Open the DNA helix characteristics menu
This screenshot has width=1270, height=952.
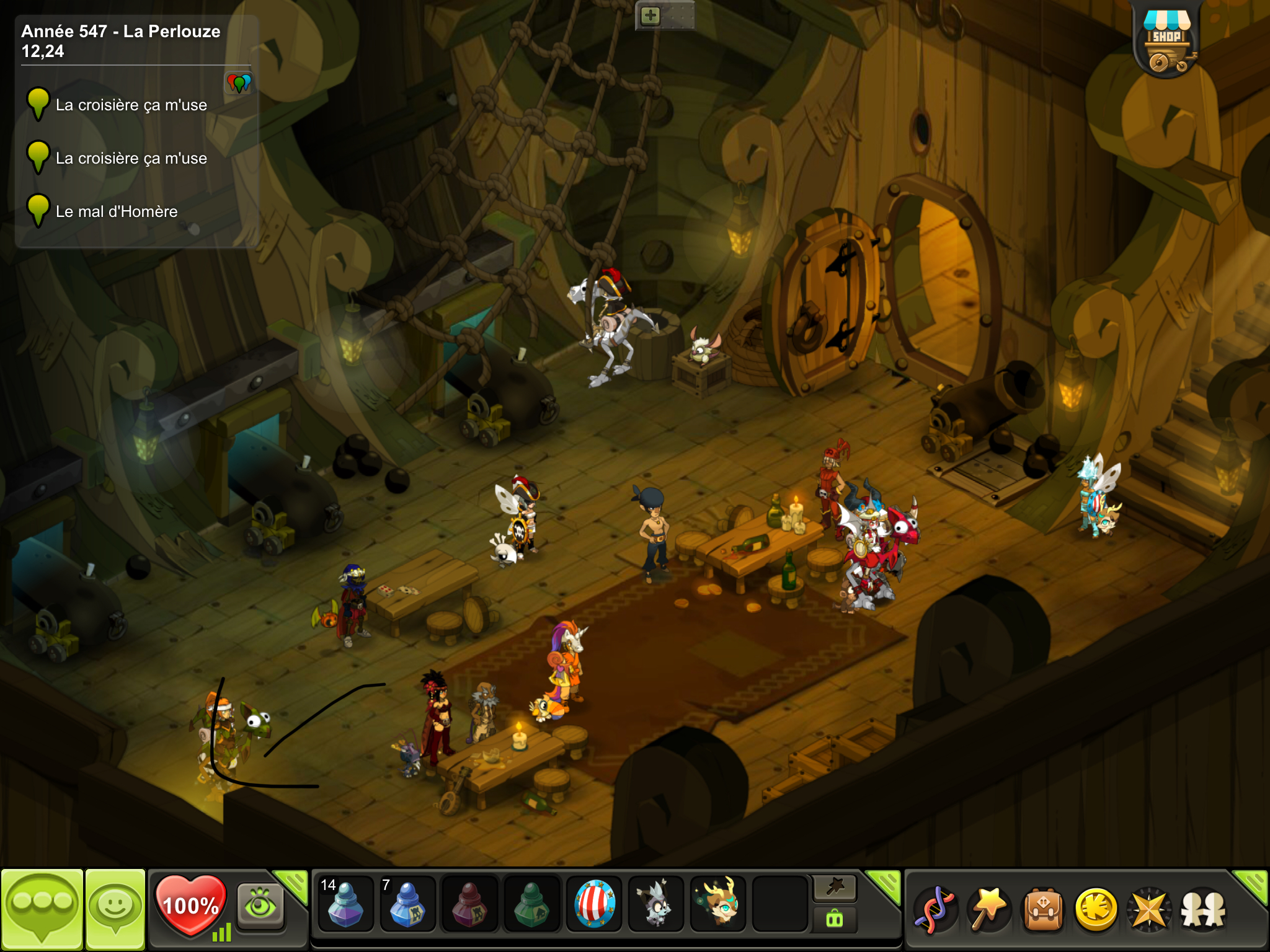[935, 910]
